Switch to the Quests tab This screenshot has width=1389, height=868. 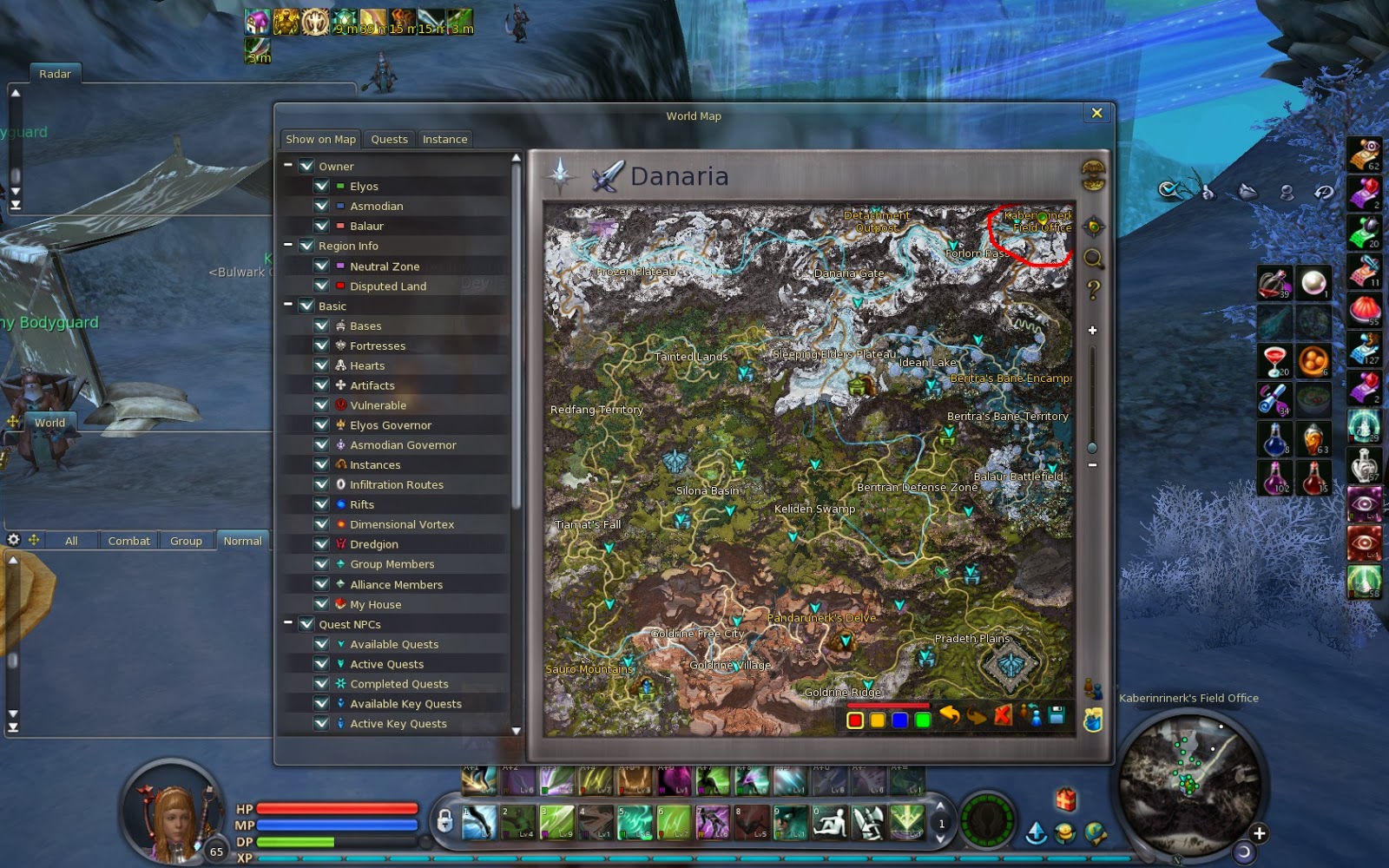(x=389, y=139)
